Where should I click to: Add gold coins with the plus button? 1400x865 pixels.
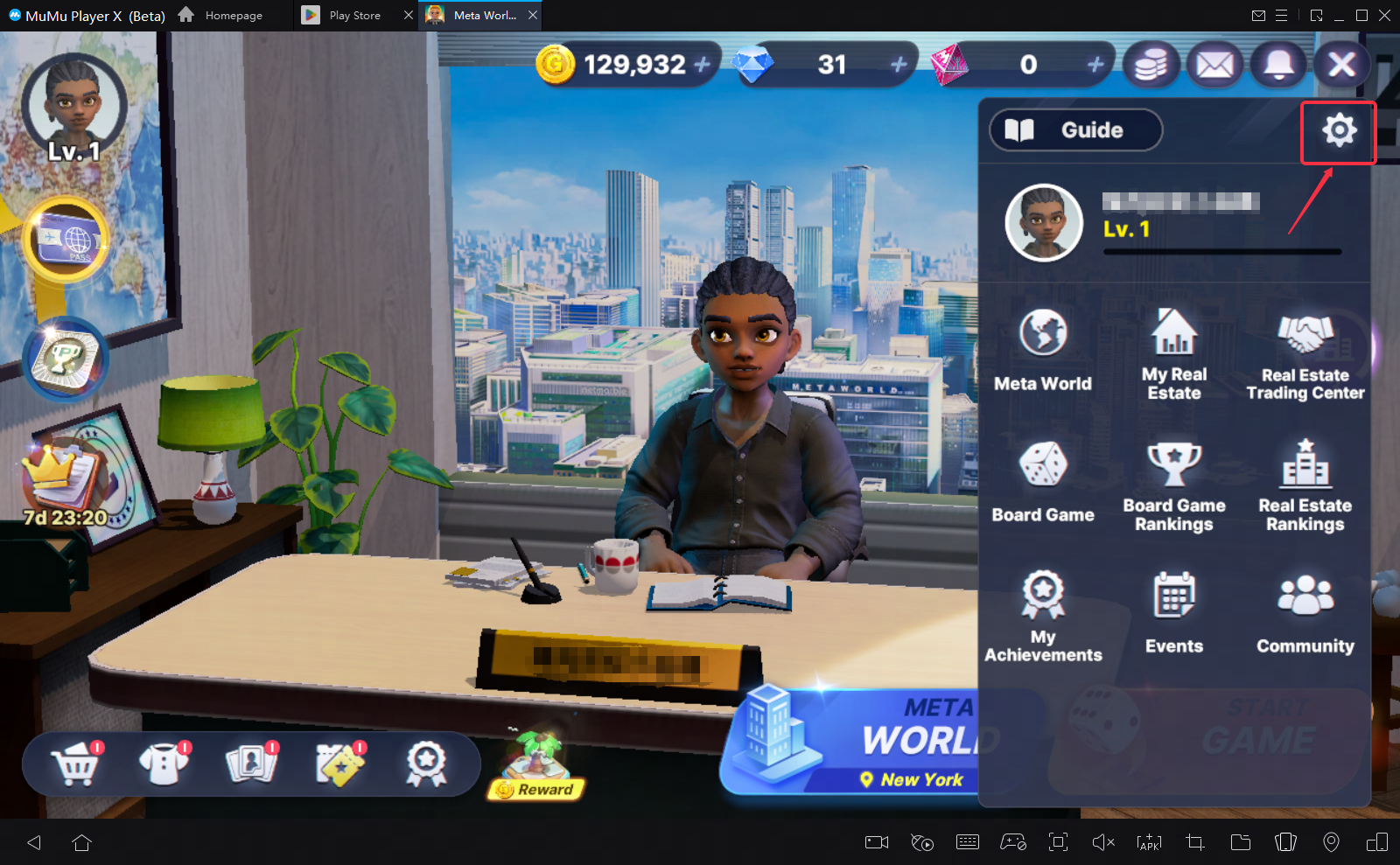[702, 64]
